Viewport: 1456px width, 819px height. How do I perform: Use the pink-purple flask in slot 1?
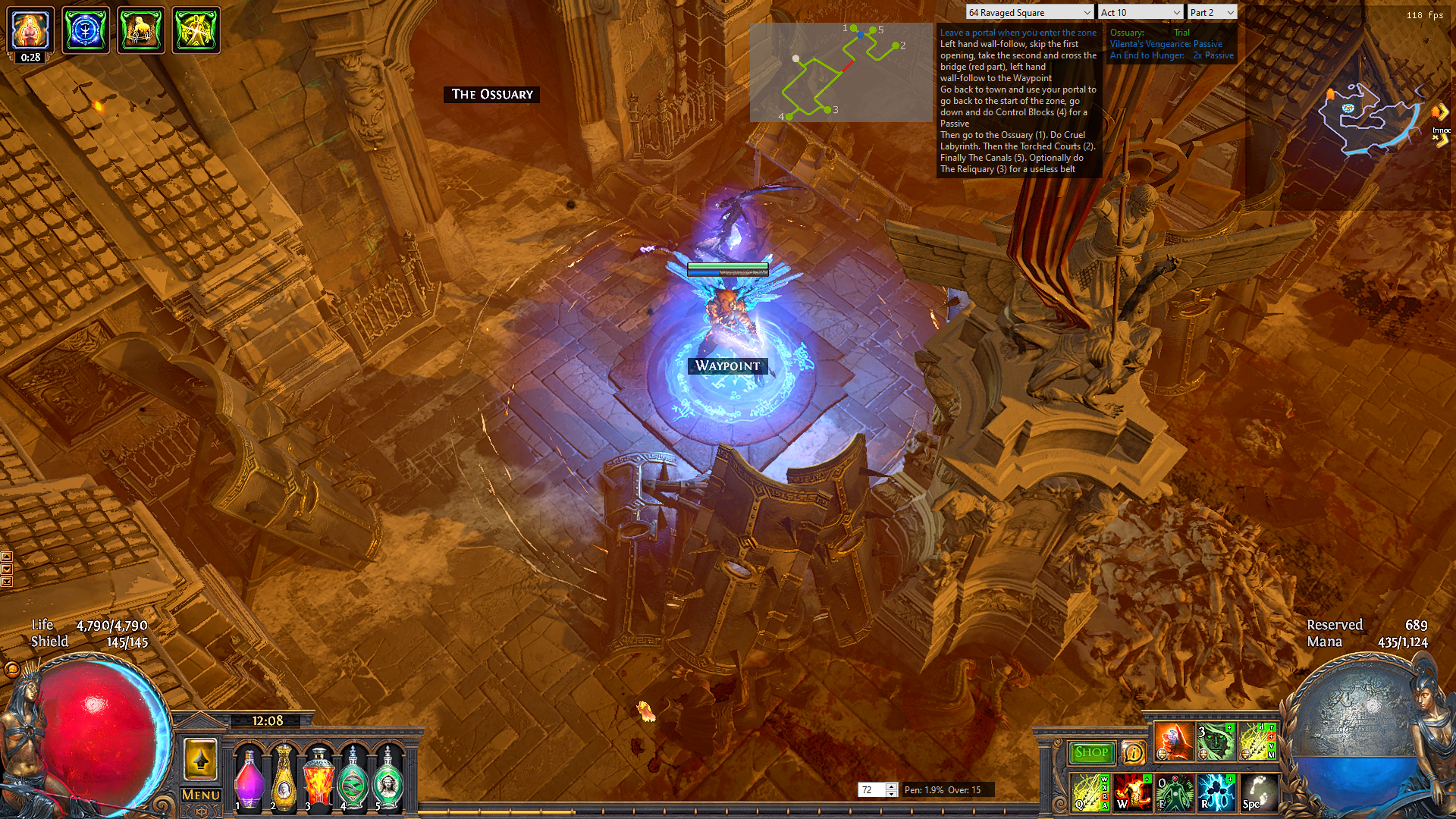pos(249,777)
